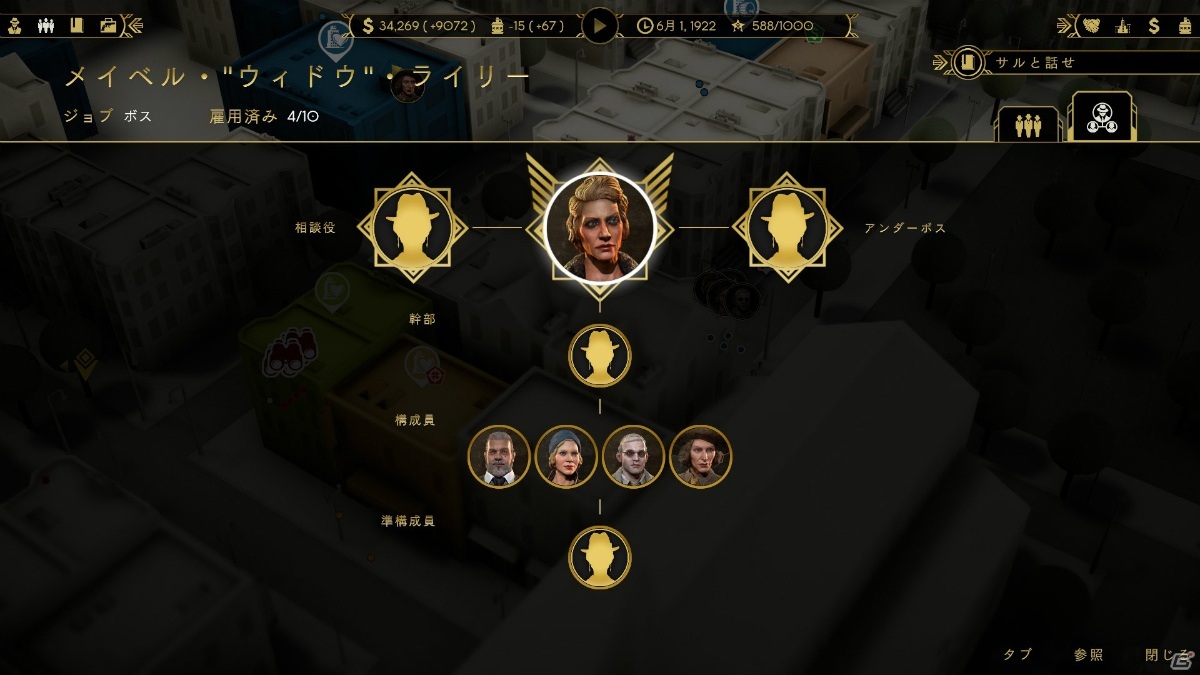Click the empty 準構成員 associate slot
The height and width of the screenshot is (675, 1200).
[600, 557]
